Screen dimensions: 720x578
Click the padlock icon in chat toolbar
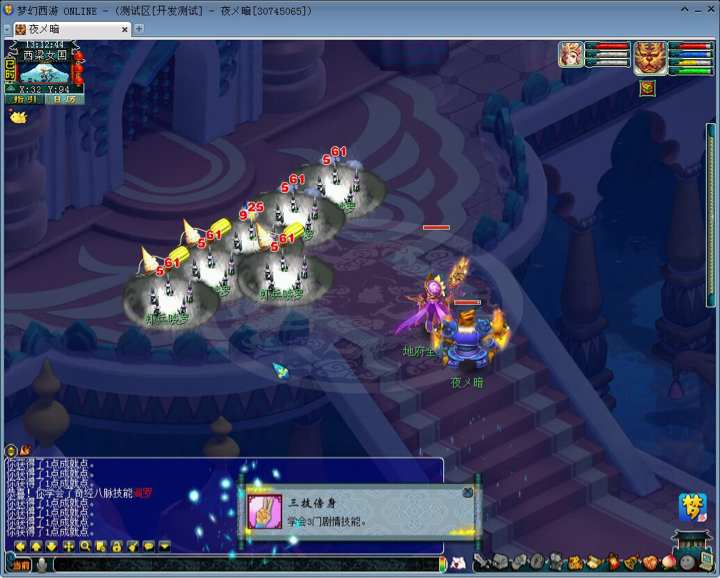(117, 547)
